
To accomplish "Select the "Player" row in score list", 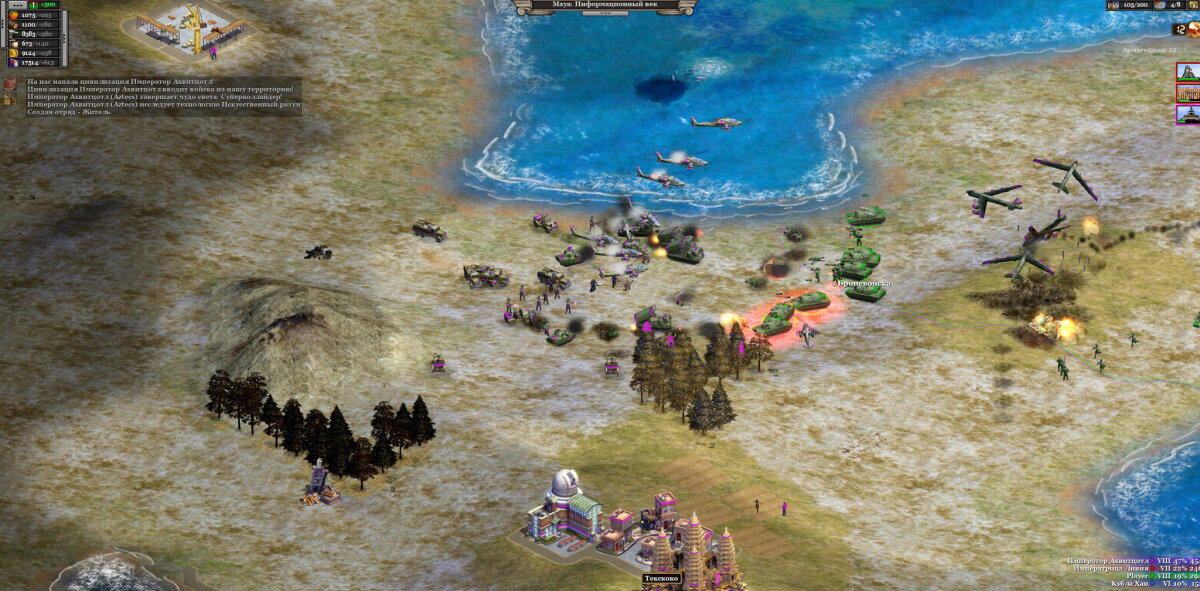I will pos(1135,576).
